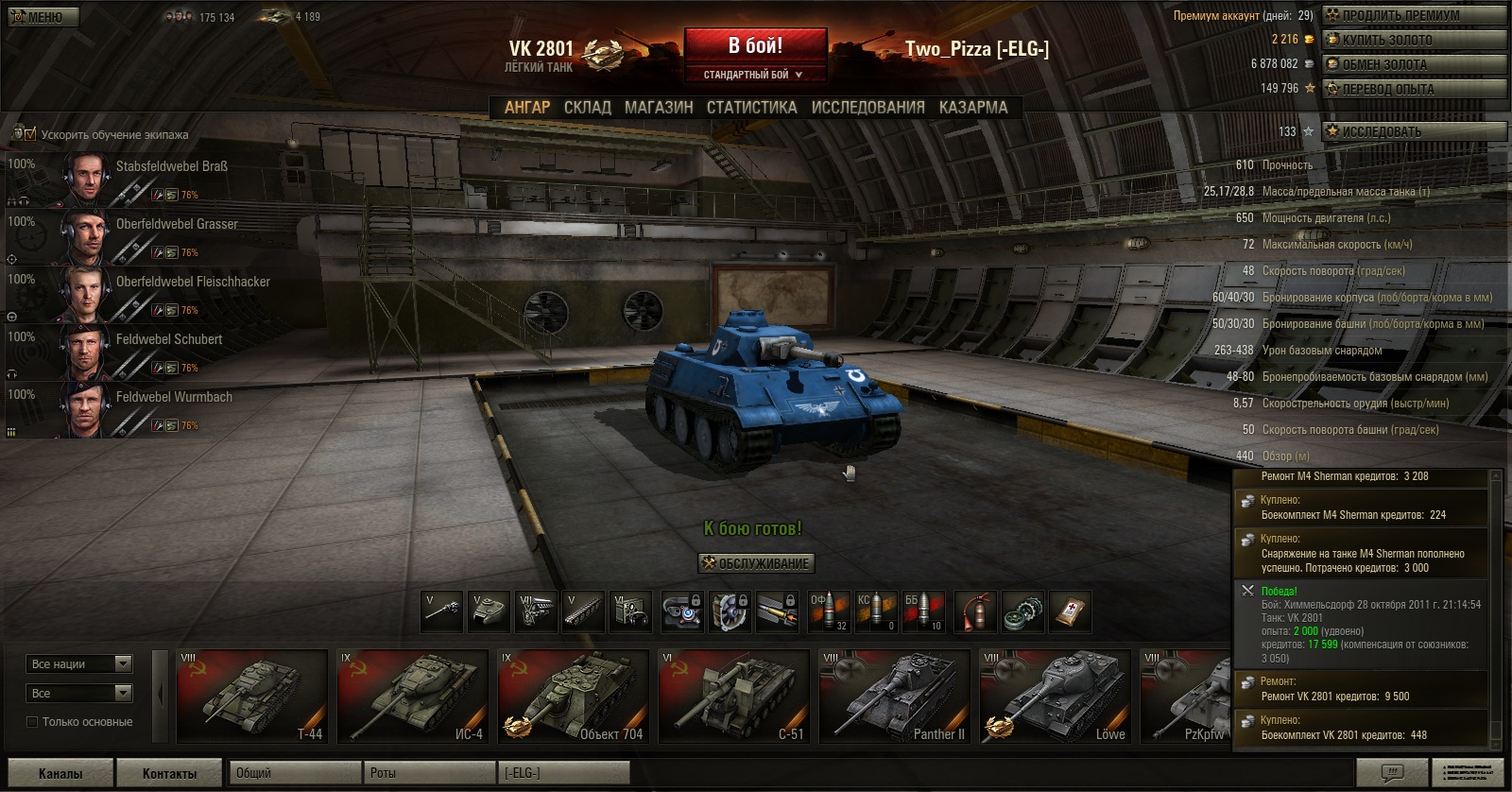Open ОБМЕН ЗОЛОТА exchange
Image resolution: width=1512 pixels, height=792 pixels.
tap(1413, 64)
